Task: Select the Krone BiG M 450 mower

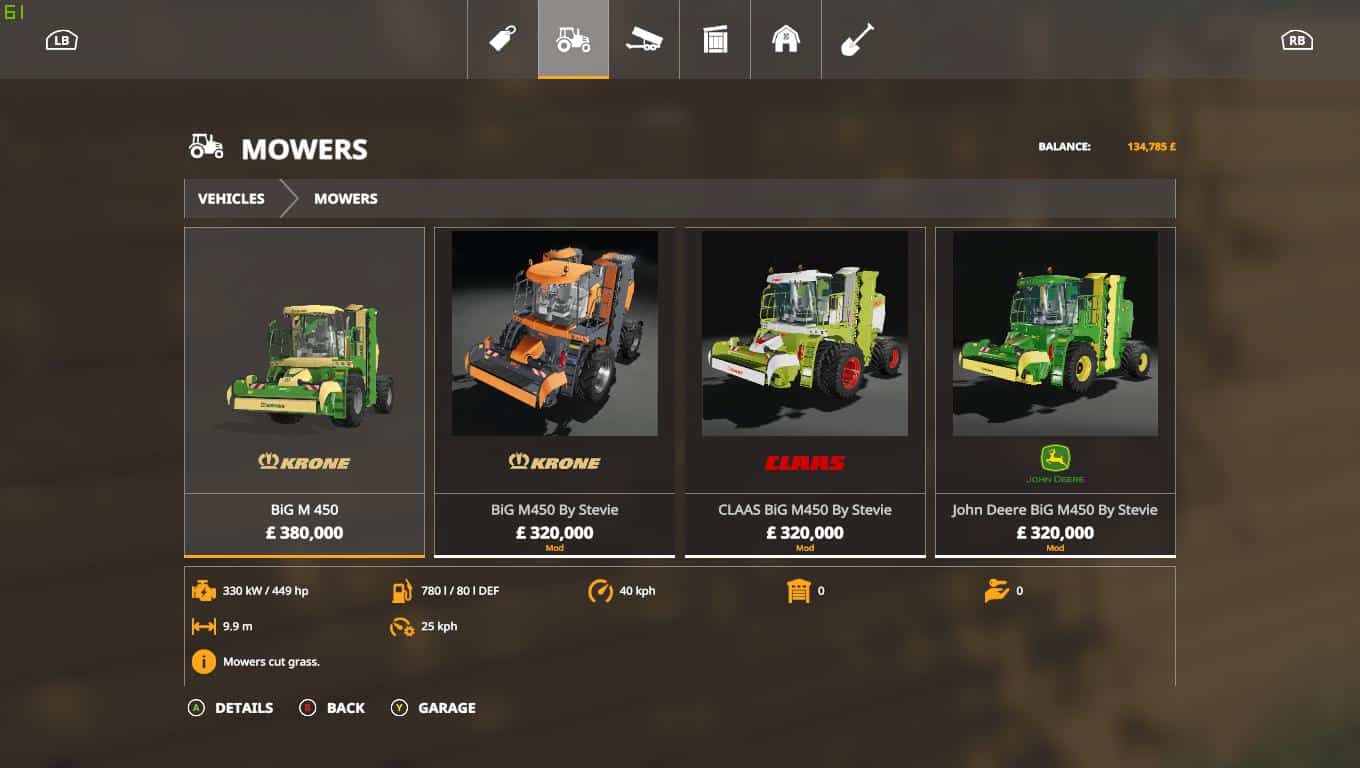Action: point(304,390)
